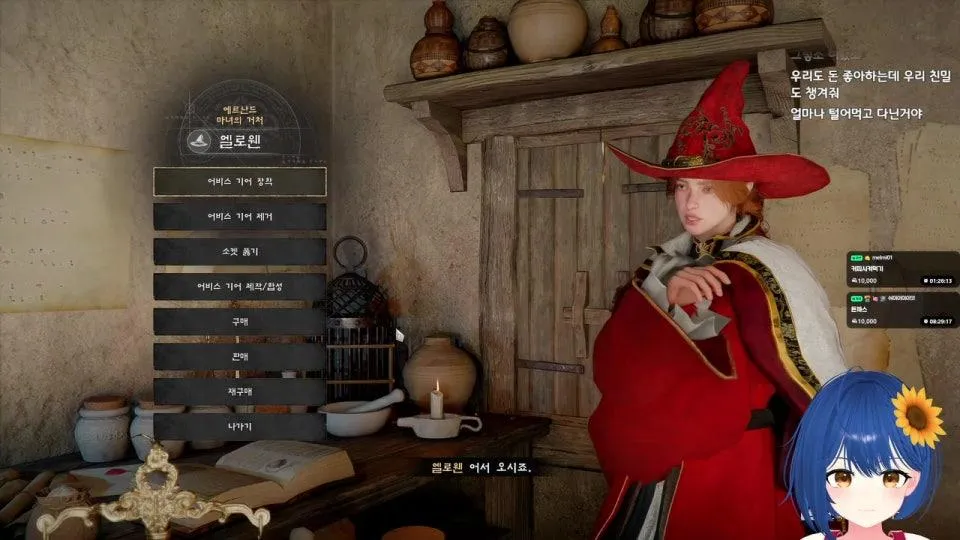Choose 재구매 (buy back)

point(240,392)
